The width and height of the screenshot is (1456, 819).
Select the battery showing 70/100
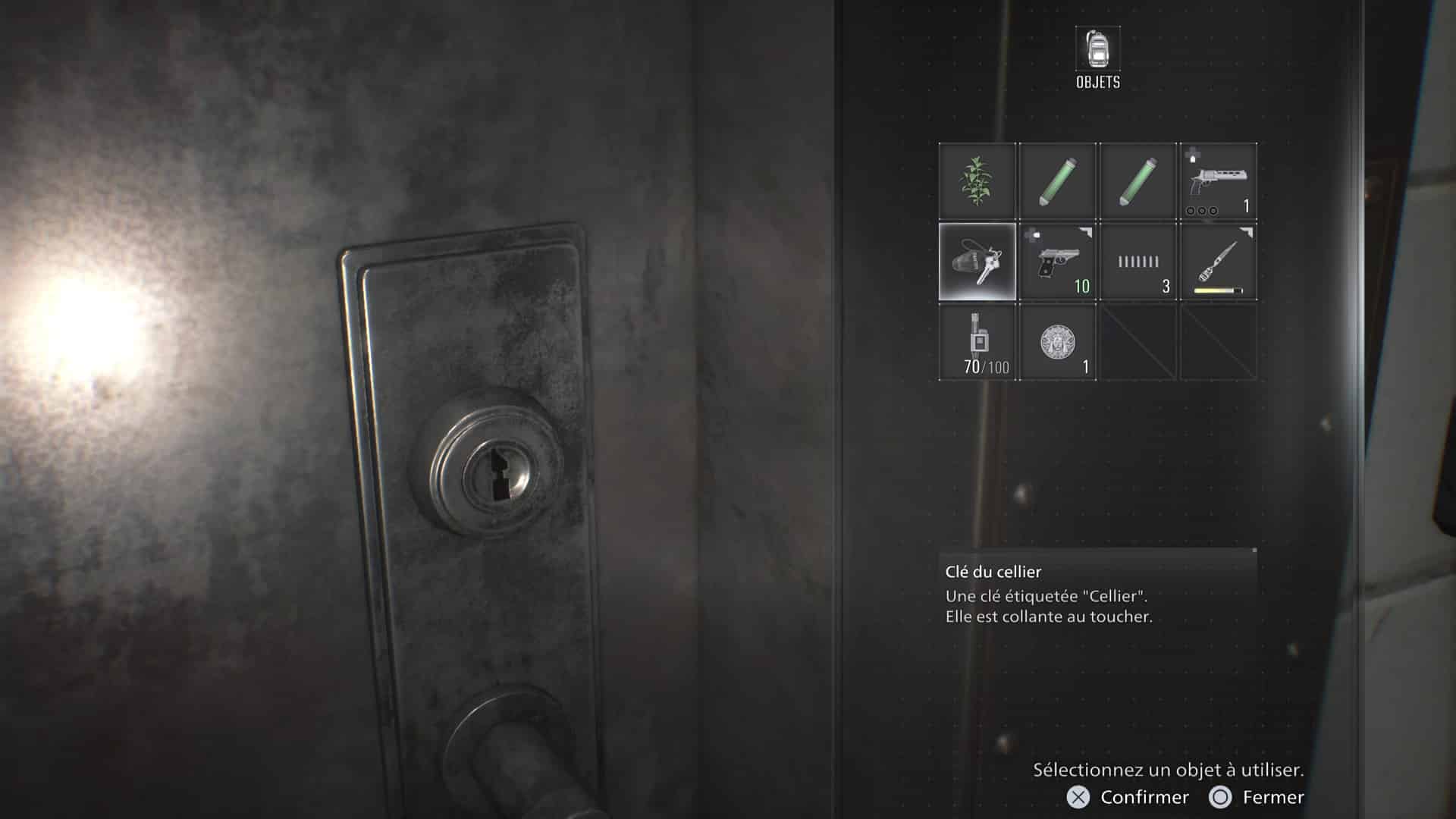point(977,341)
